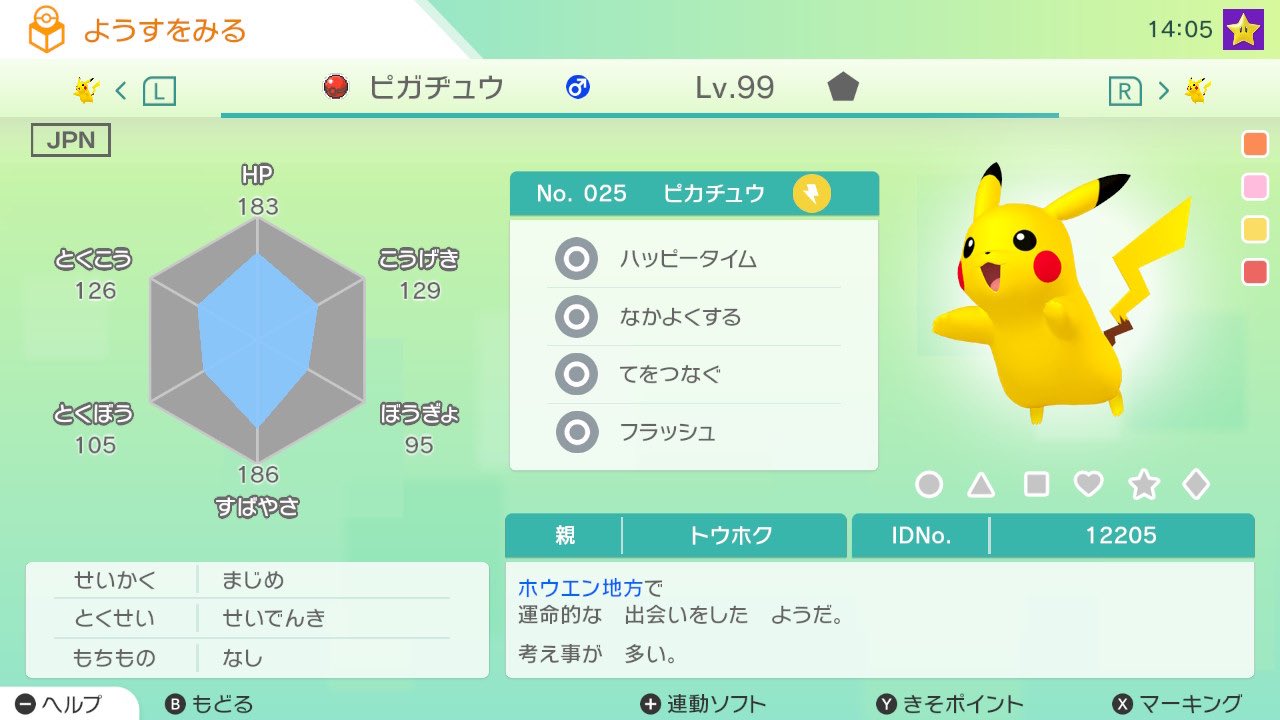Click the JPN language tag
The width and height of the screenshot is (1280, 720).
point(70,140)
